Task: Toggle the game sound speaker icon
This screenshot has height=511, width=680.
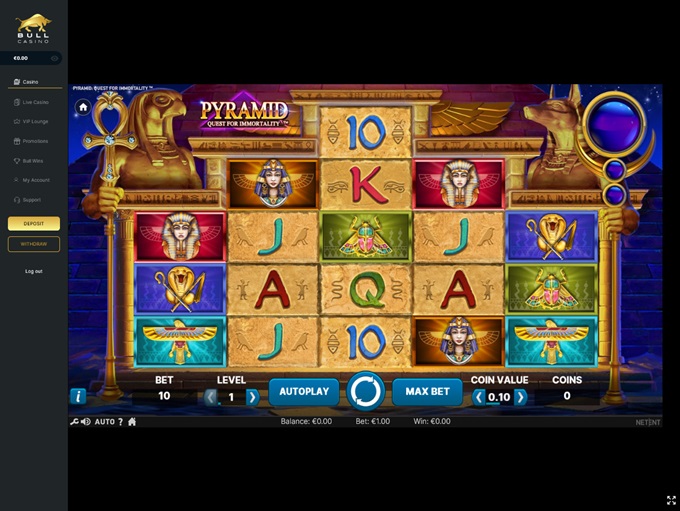Action: [x=86, y=422]
